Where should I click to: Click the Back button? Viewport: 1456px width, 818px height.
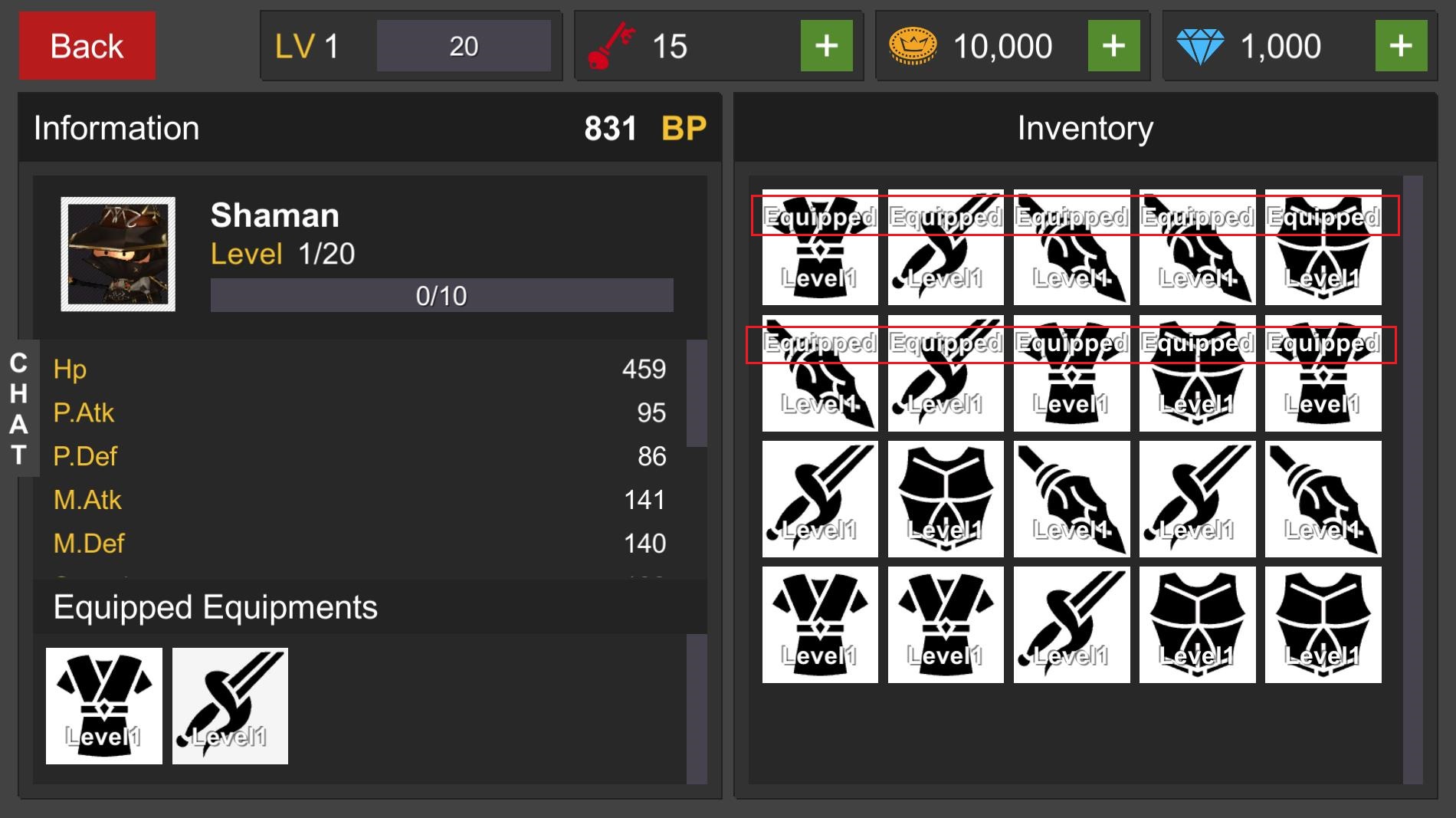pos(87,46)
